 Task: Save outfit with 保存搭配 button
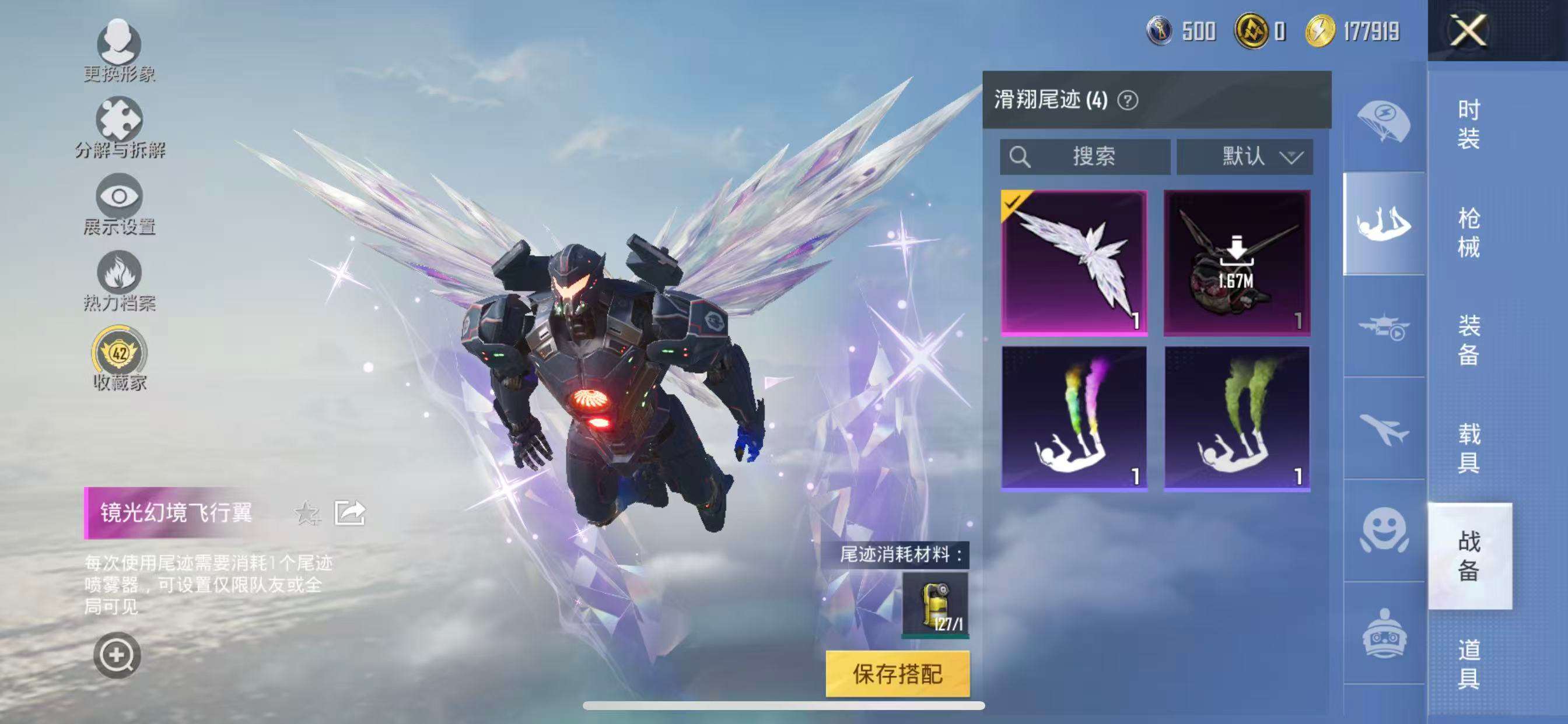tap(897, 673)
